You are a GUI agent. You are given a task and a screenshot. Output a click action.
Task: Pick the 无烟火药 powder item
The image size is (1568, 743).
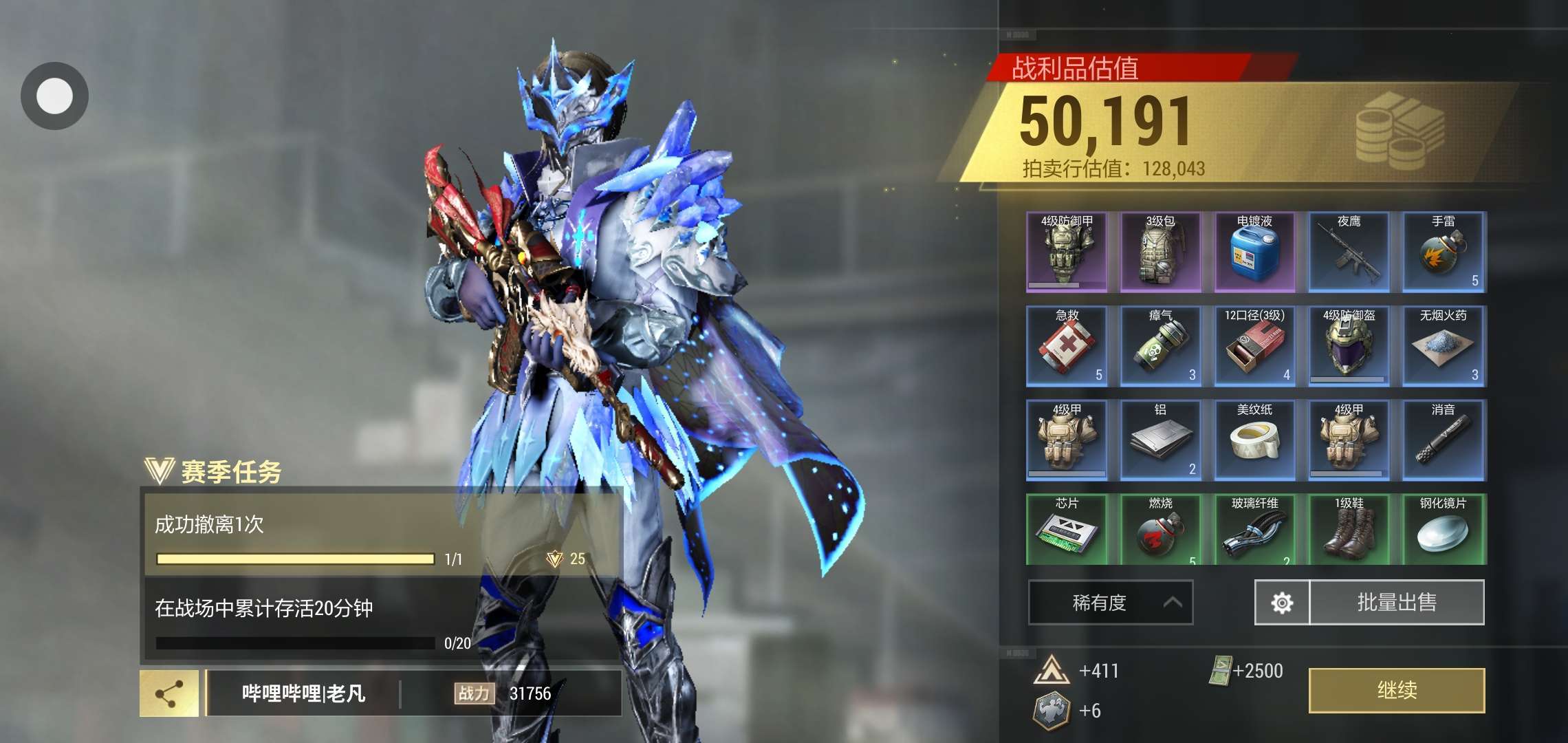pyautogui.click(x=1444, y=346)
